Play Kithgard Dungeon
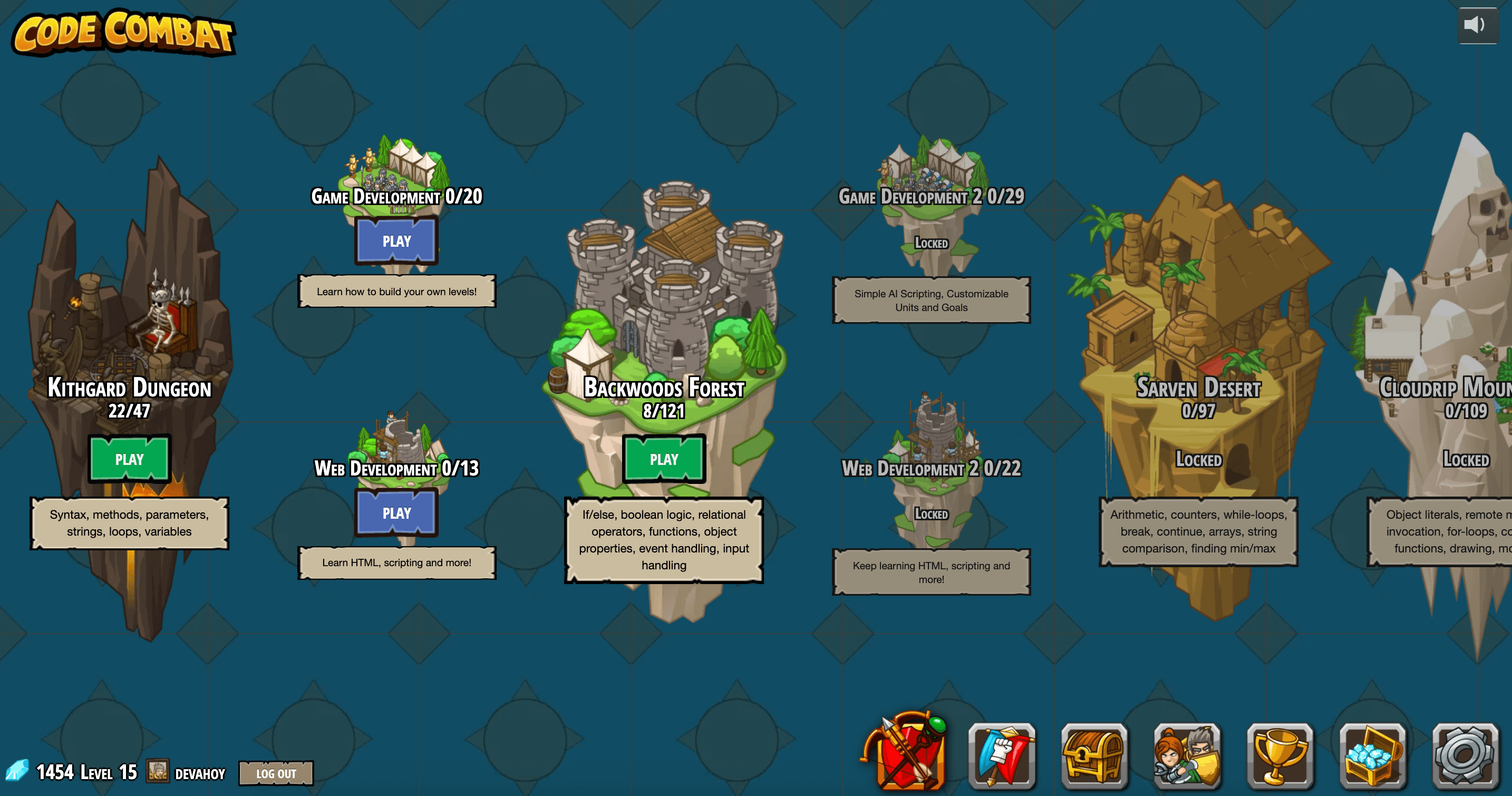The width and height of the screenshot is (1512, 796). pyautogui.click(x=129, y=460)
